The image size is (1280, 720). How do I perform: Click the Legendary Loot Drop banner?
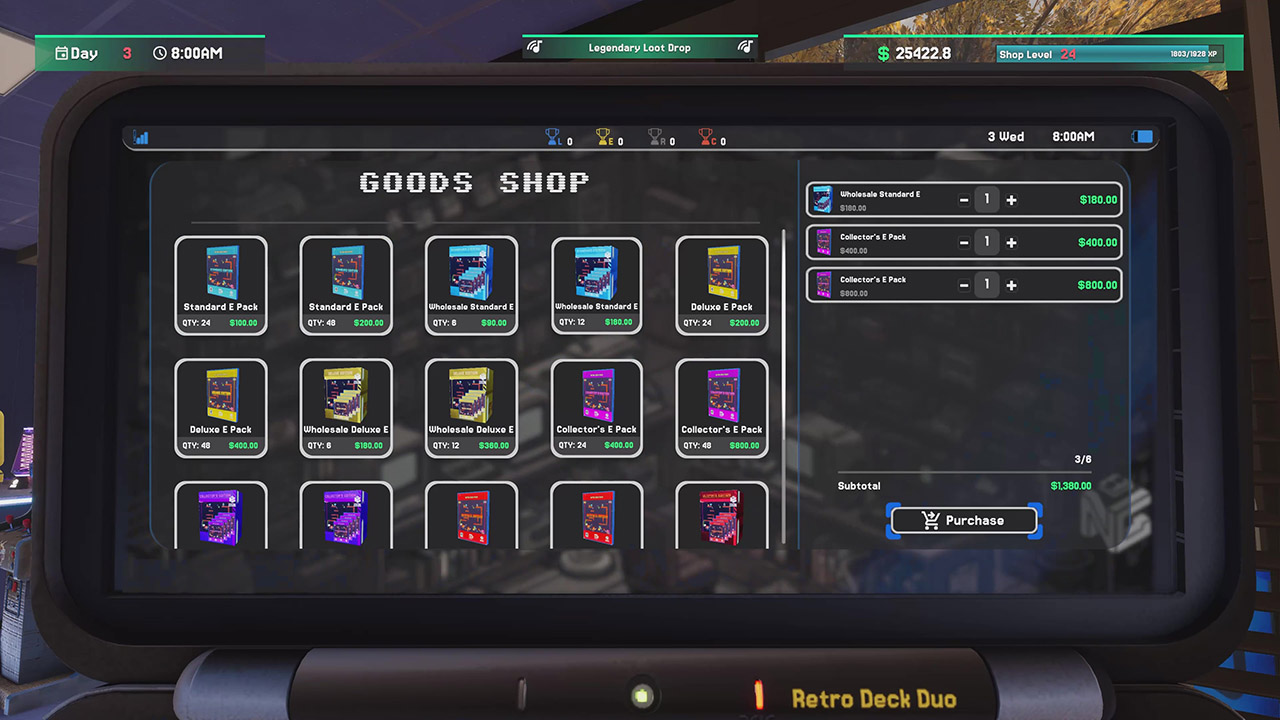pyautogui.click(x=639, y=47)
